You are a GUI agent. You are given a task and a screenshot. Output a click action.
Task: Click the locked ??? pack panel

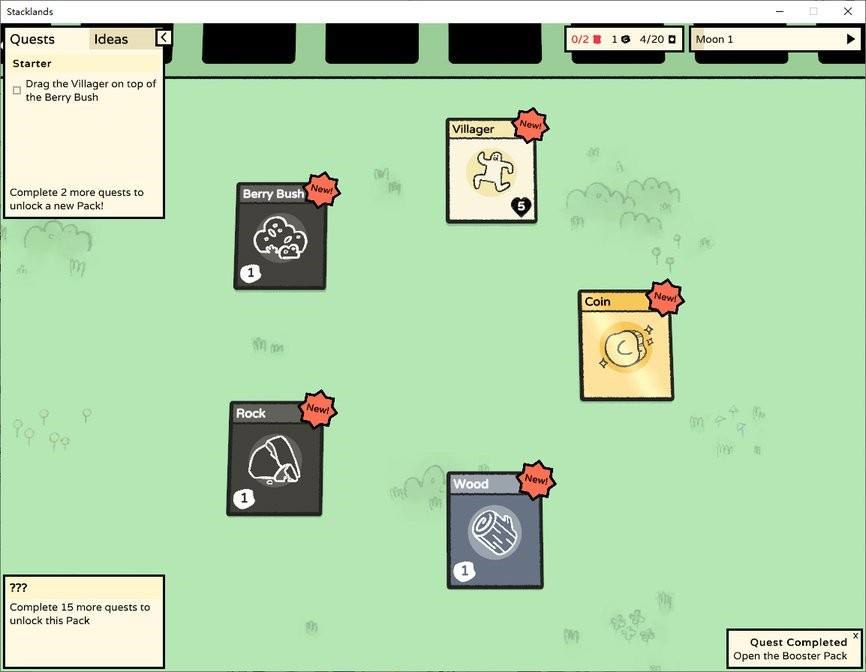(83, 620)
